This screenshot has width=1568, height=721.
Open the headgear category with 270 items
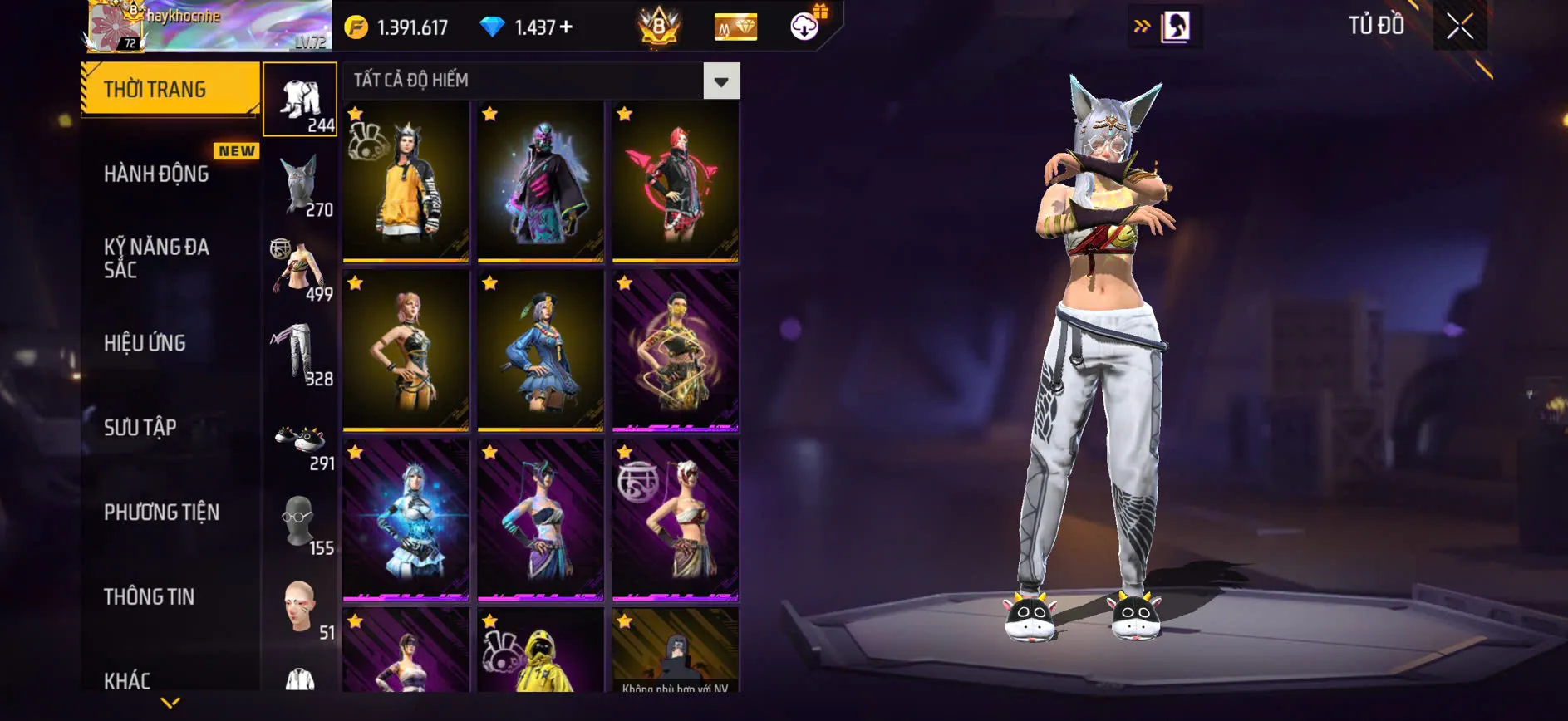[300, 183]
